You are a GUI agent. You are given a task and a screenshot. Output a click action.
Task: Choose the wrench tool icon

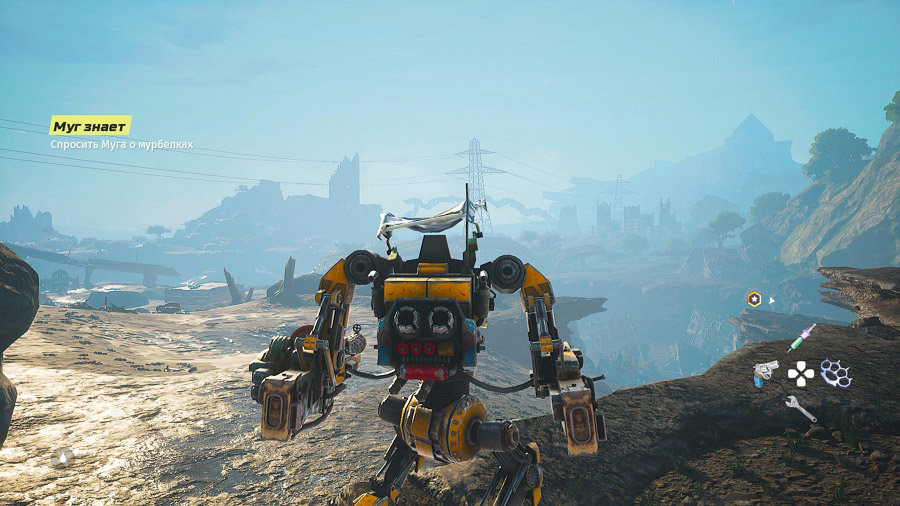[800, 408]
